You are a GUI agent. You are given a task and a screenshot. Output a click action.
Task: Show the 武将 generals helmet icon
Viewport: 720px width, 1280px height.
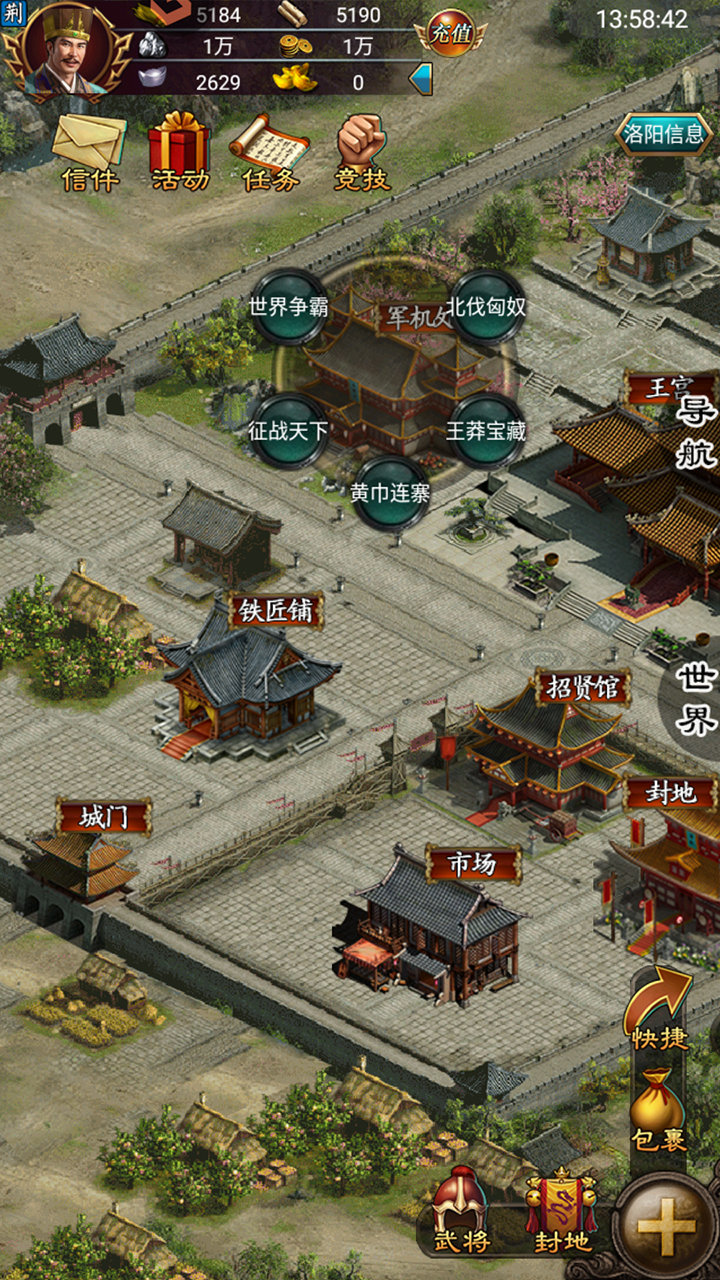tap(460, 1212)
